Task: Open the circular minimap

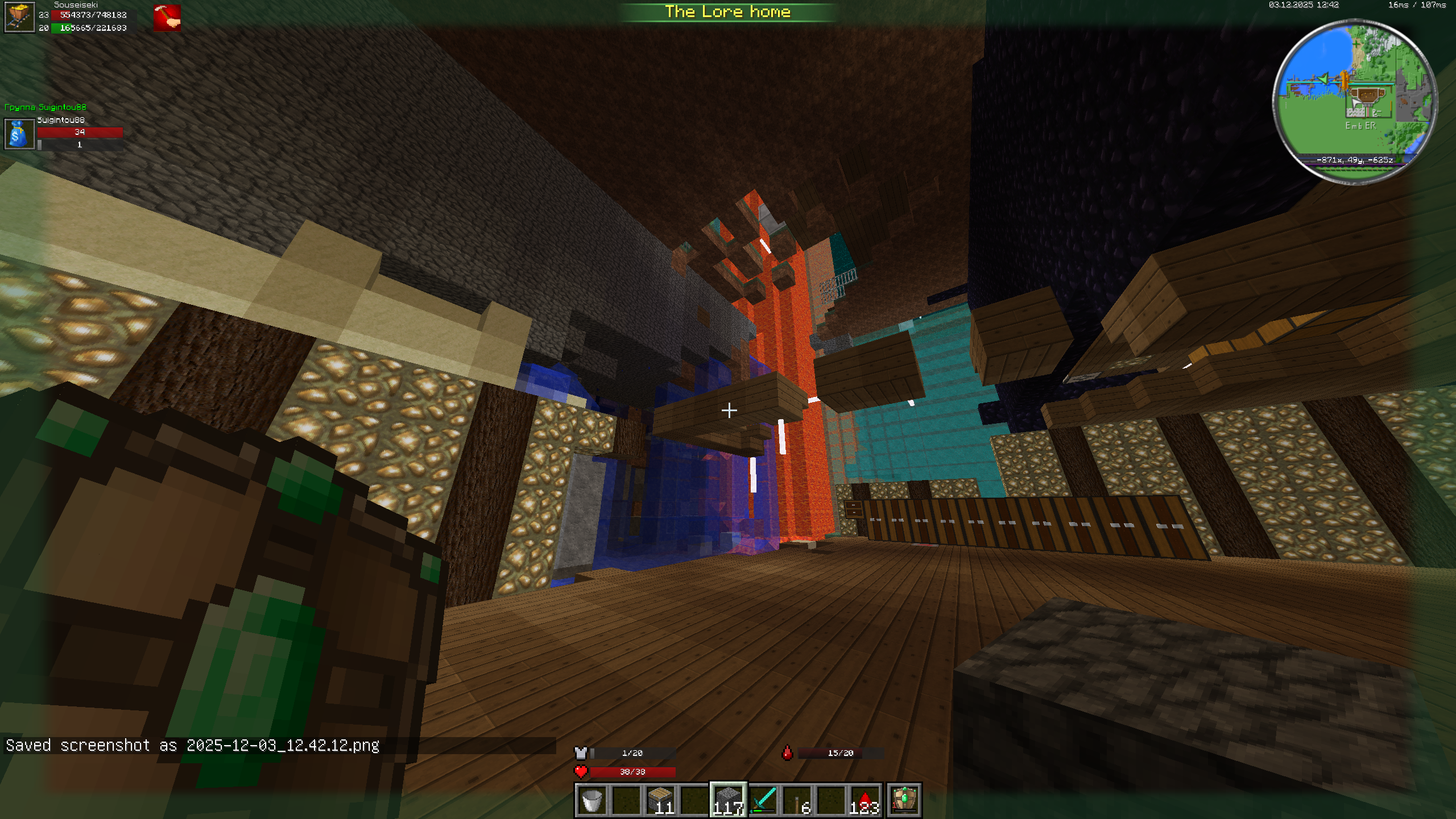Action: (1355, 101)
